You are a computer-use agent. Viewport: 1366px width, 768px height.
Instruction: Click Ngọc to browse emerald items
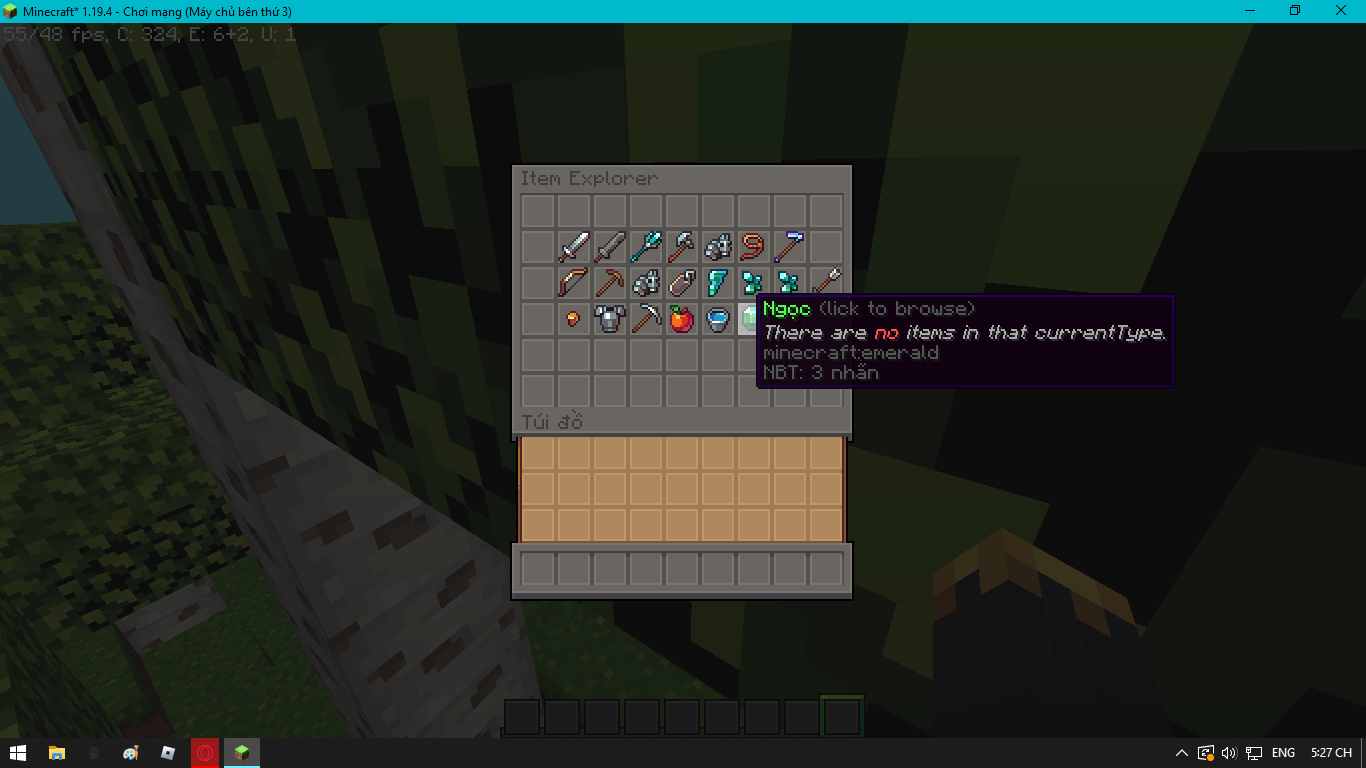785,309
